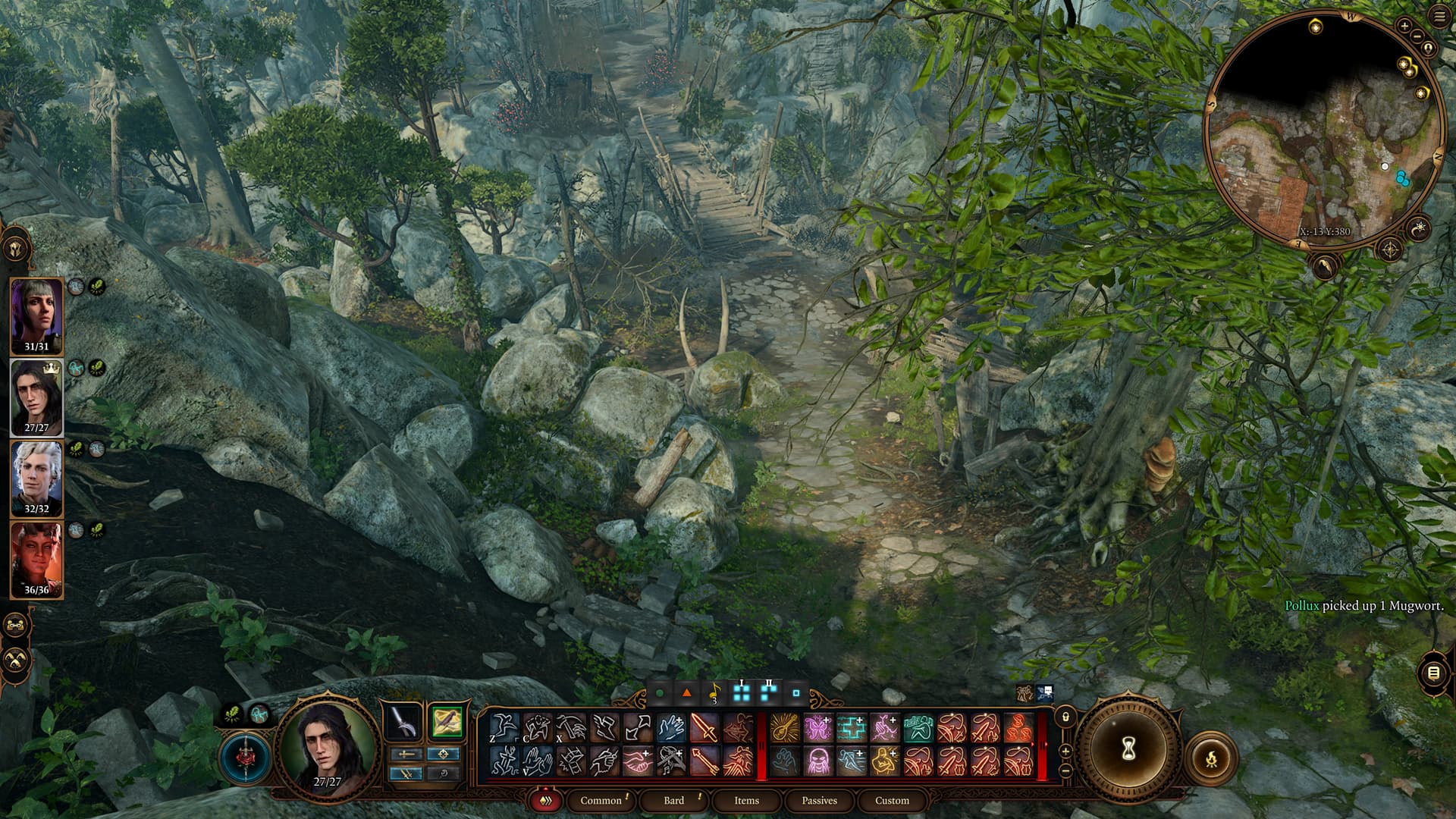Select Astarion's white-haired portrait
The image size is (1456, 819).
36,478
